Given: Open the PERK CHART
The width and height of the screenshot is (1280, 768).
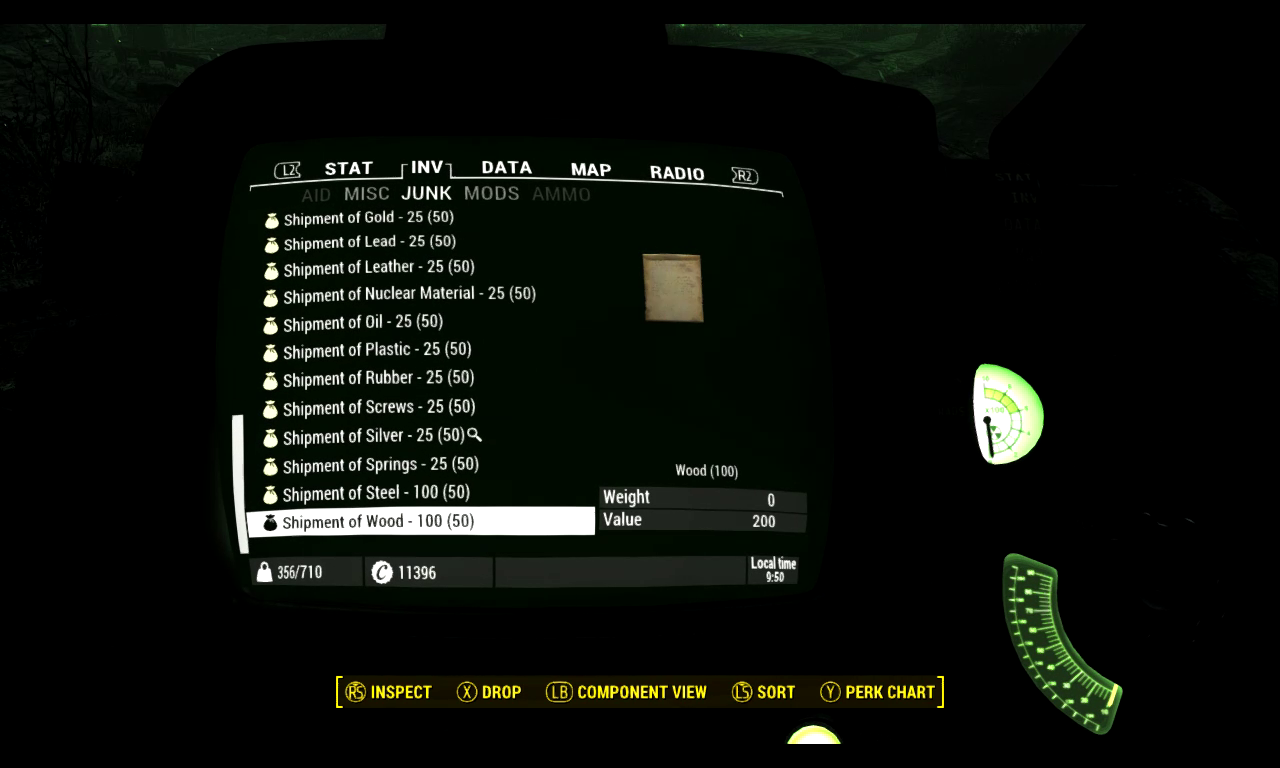Looking at the screenshot, I should (891, 691).
